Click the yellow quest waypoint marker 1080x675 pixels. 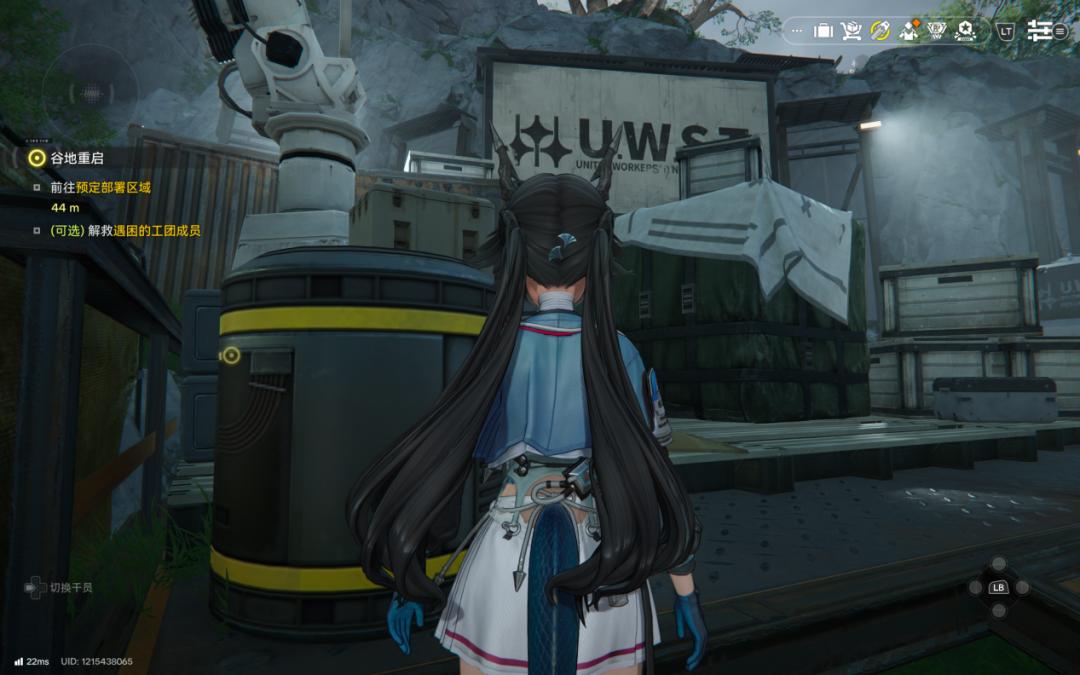tap(231, 355)
